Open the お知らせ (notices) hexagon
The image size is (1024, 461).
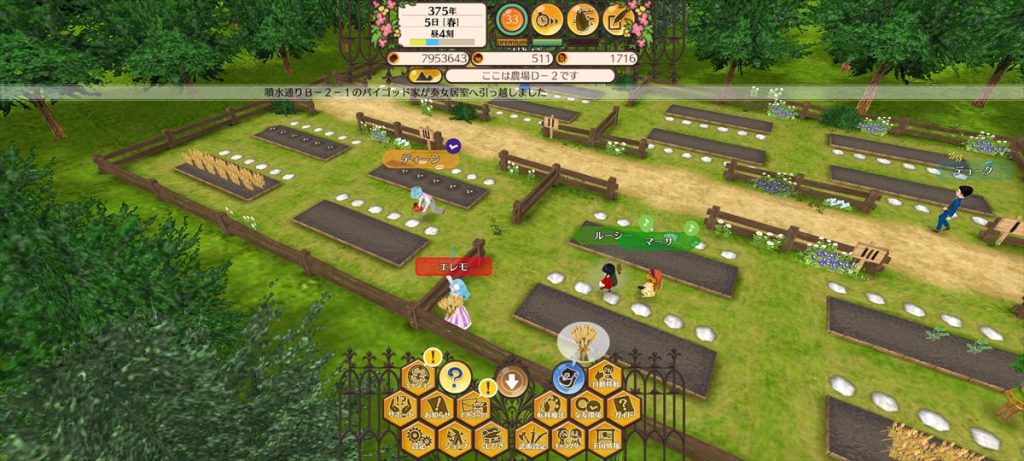[x=438, y=408]
